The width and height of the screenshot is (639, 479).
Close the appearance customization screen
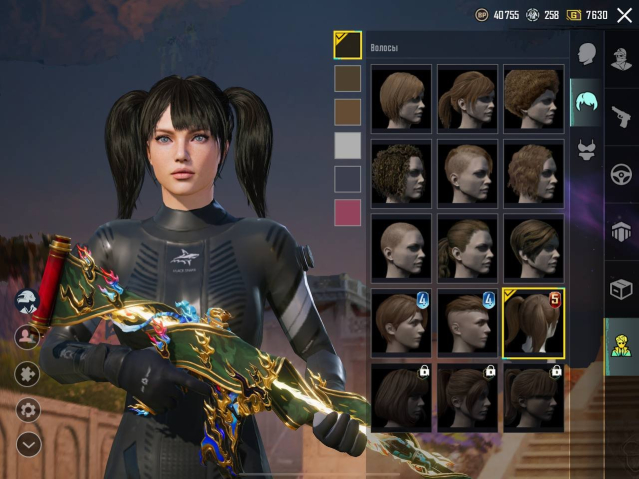[624, 15]
